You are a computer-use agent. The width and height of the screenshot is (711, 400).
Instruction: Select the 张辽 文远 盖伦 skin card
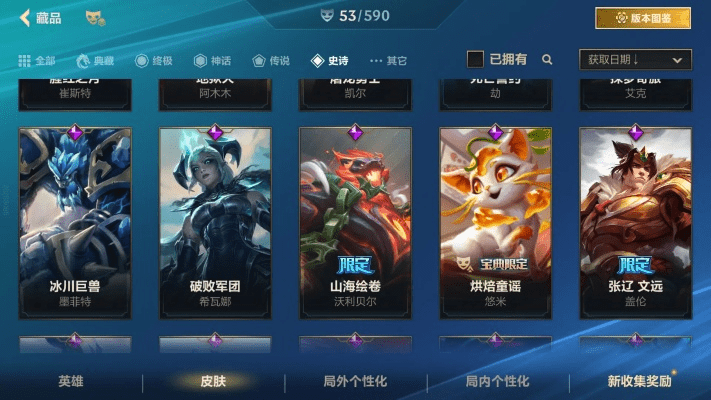click(635, 220)
